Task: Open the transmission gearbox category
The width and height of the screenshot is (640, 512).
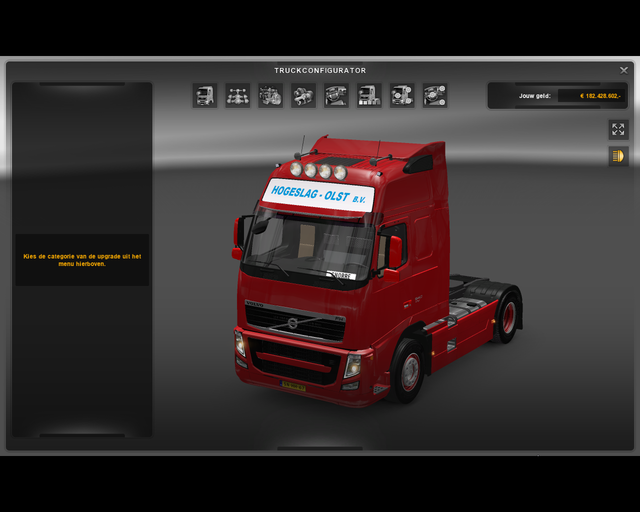Action: pos(303,96)
